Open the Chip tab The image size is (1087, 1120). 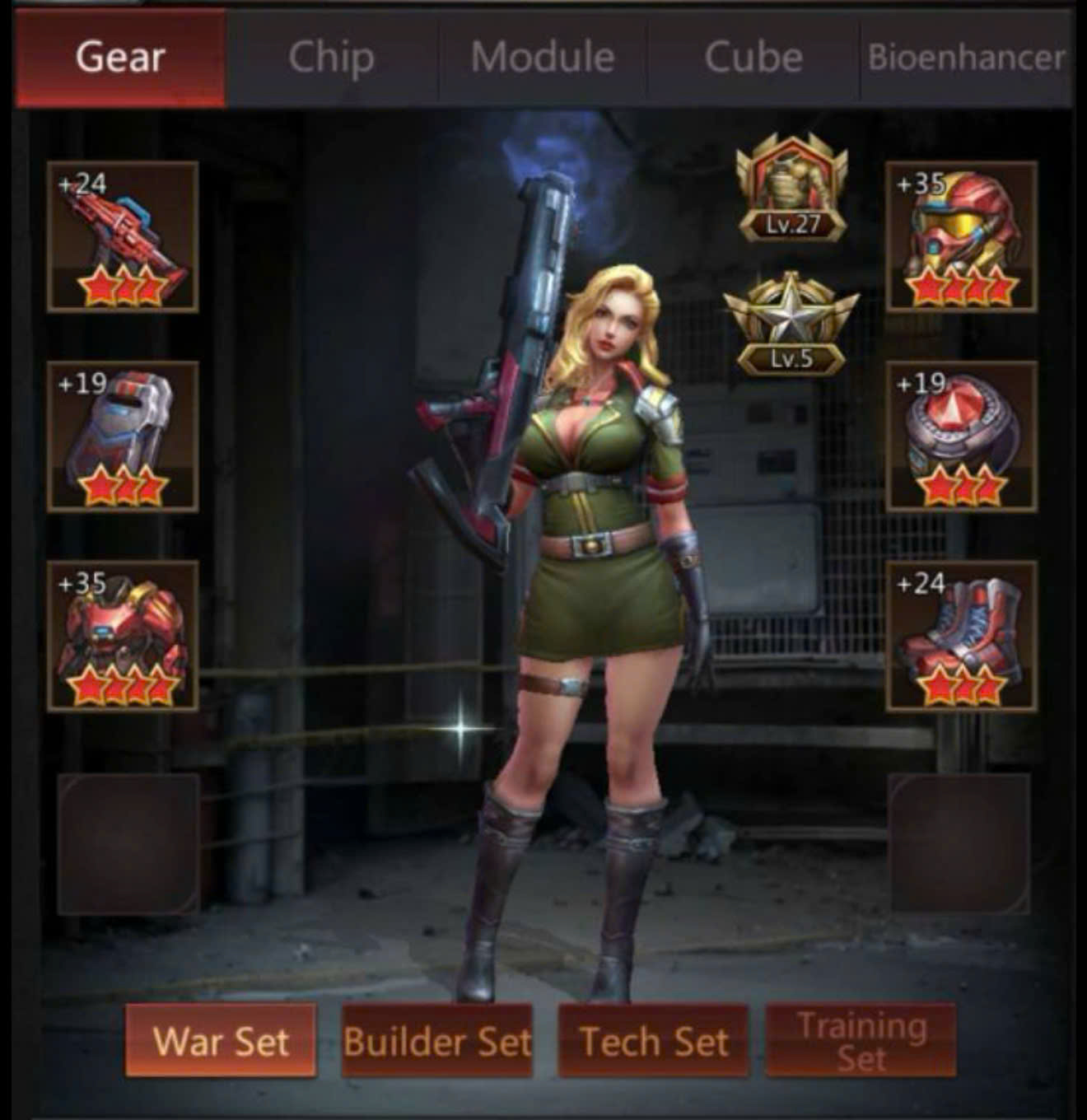click(x=331, y=58)
